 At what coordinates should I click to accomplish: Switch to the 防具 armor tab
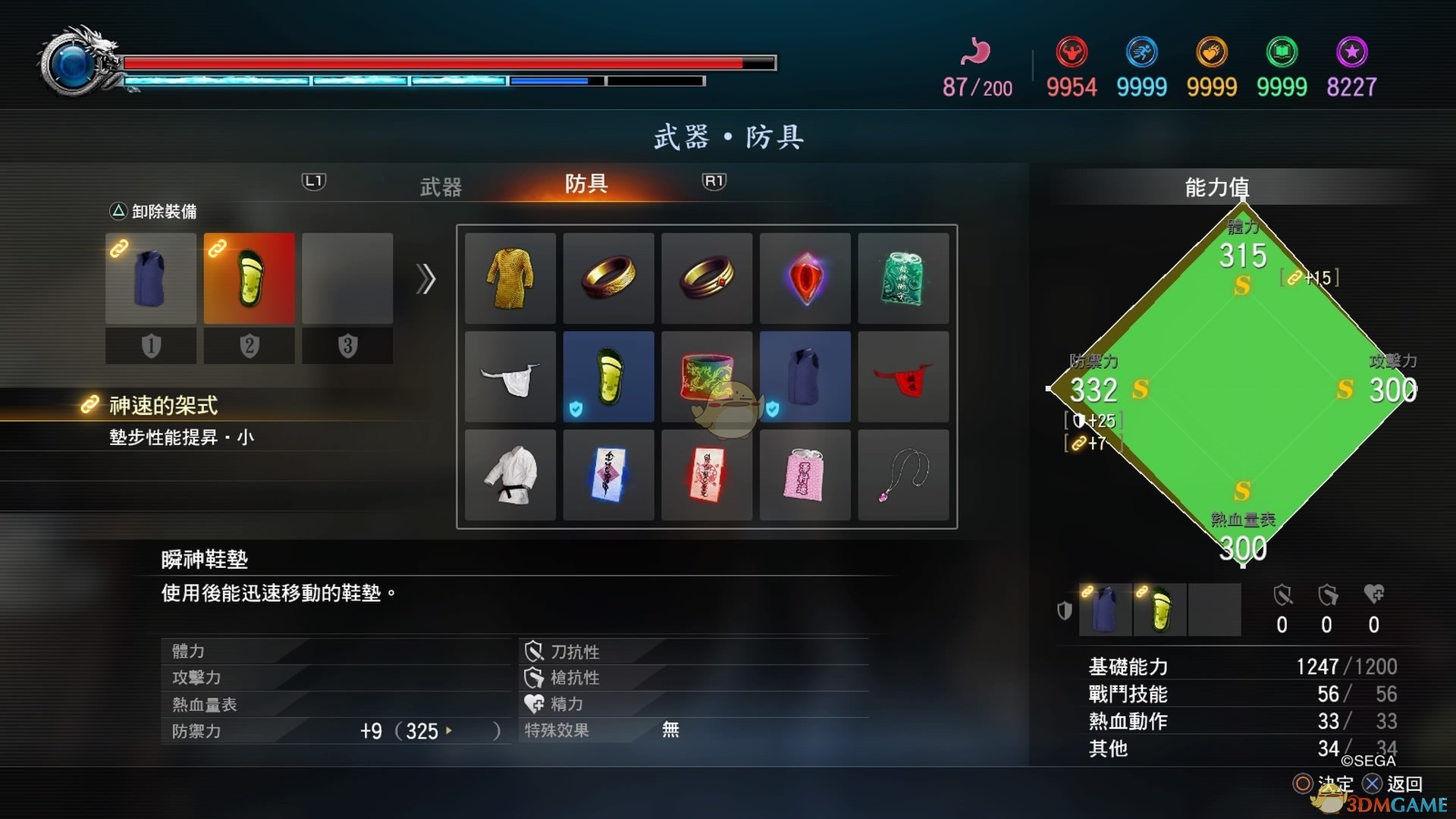pos(584,185)
